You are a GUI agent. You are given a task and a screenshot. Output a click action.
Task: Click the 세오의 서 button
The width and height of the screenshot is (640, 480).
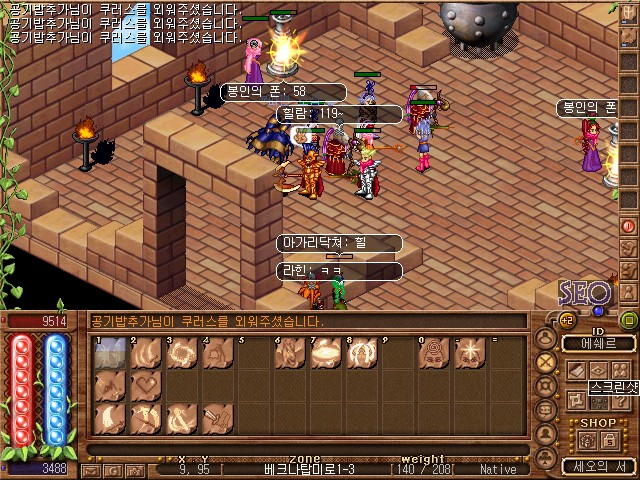pyautogui.click(x=597, y=466)
